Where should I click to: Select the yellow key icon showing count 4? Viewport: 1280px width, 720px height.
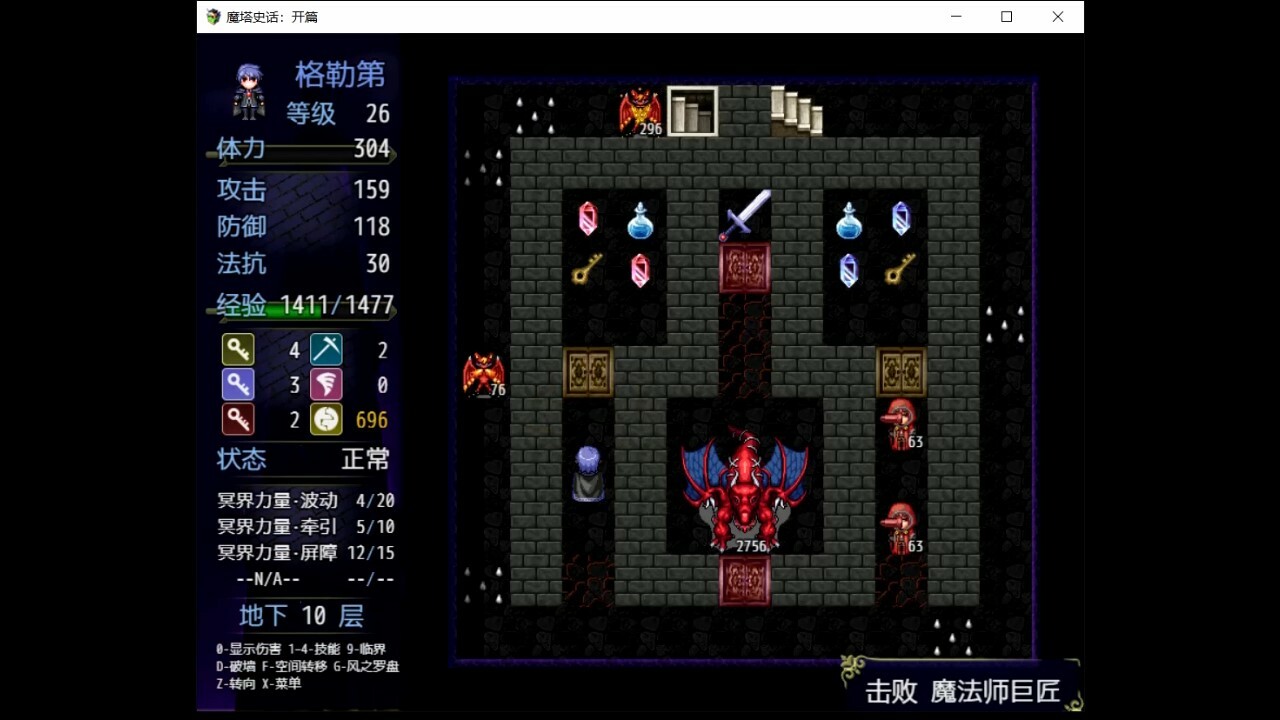(x=239, y=349)
